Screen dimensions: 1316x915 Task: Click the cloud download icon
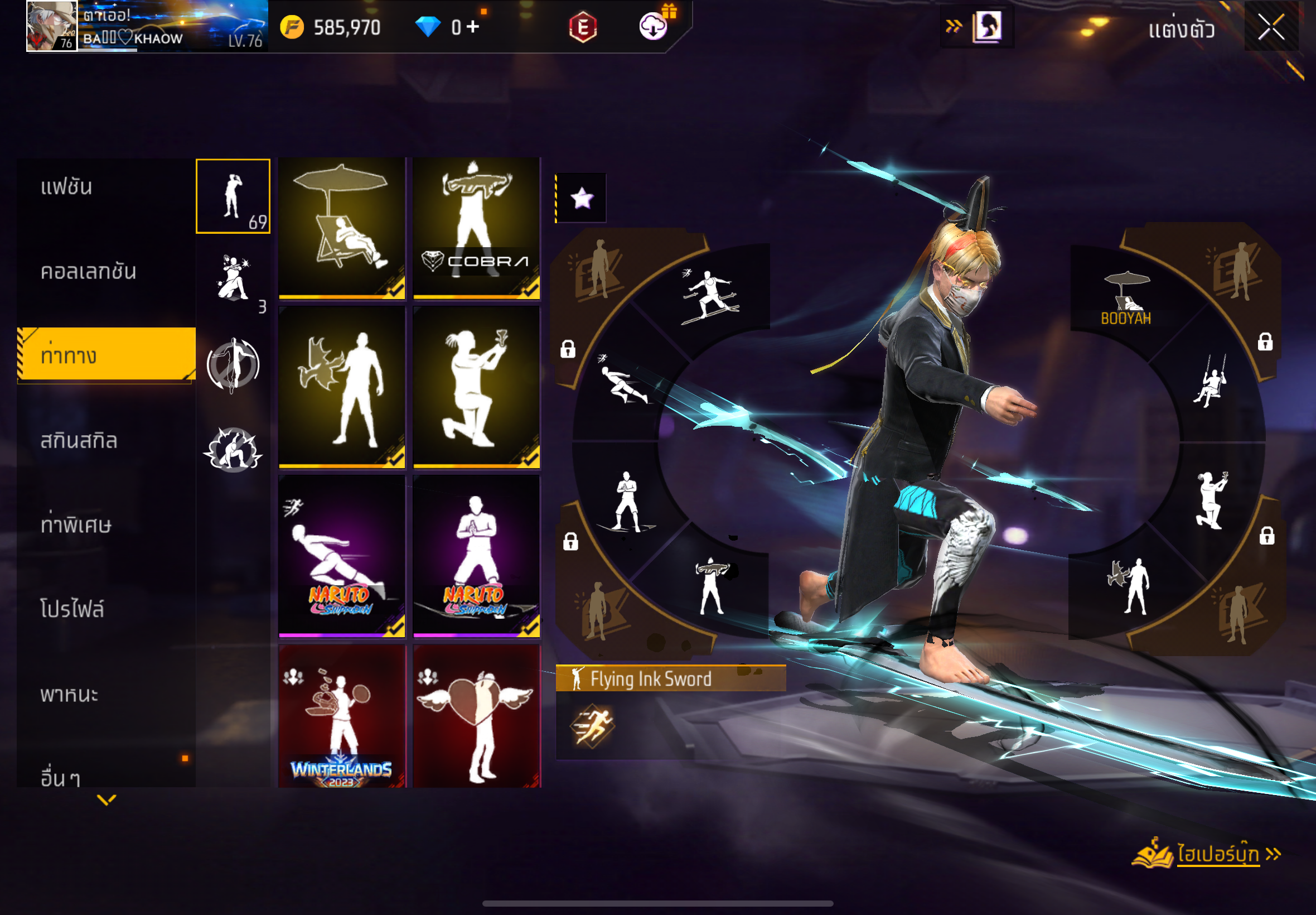(x=653, y=26)
